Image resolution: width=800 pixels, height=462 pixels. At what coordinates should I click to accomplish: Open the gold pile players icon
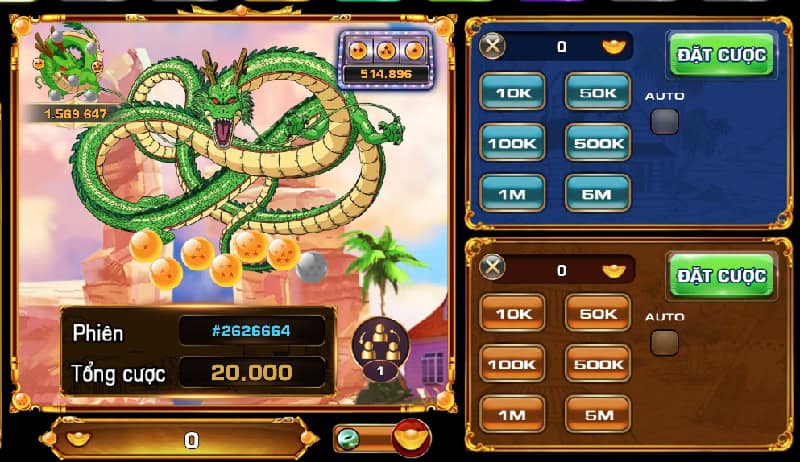click(x=380, y=349)
